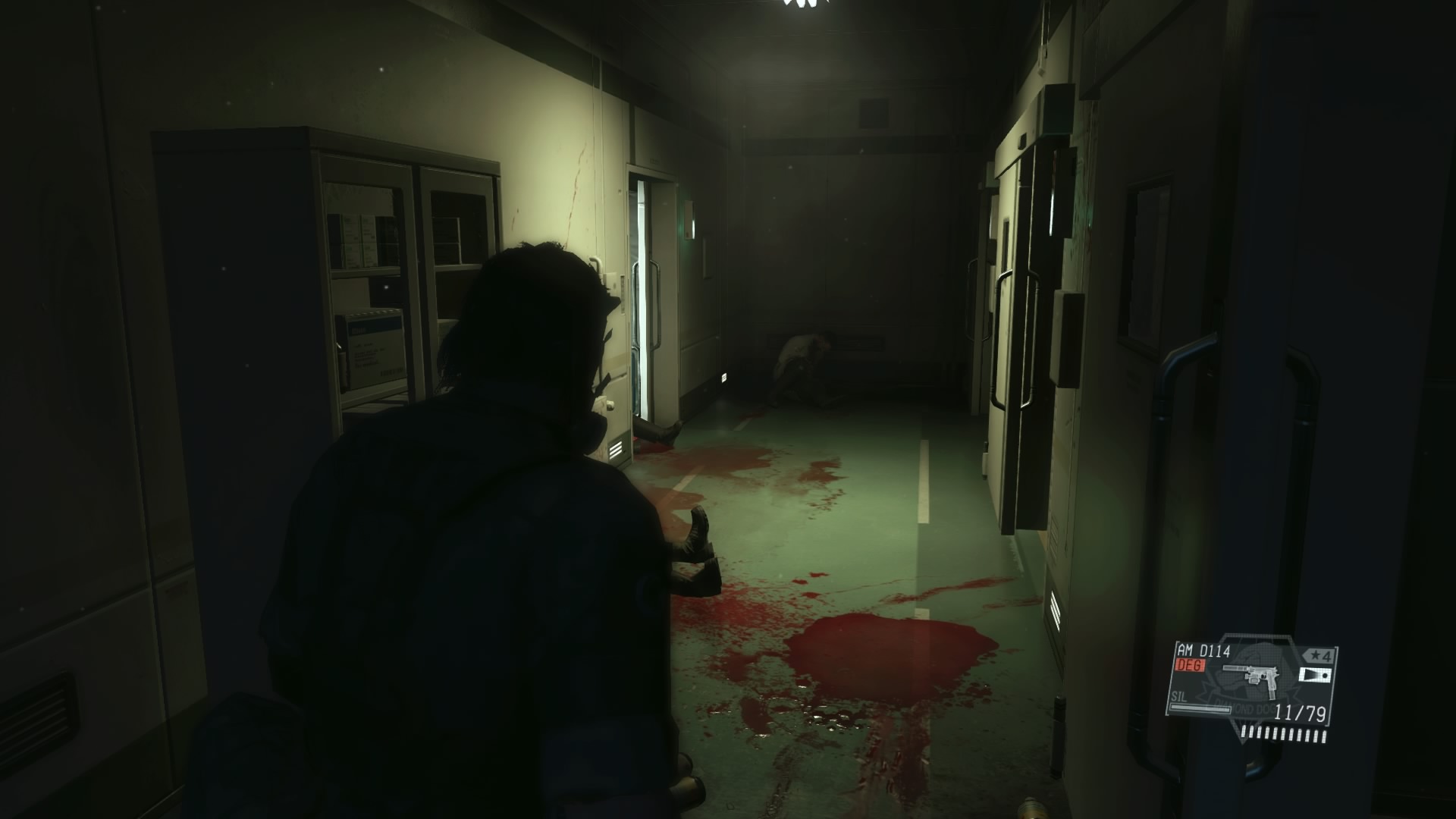Click the red DEG tag
The image size is (1456, 819).
click(x=1191, y=665)
